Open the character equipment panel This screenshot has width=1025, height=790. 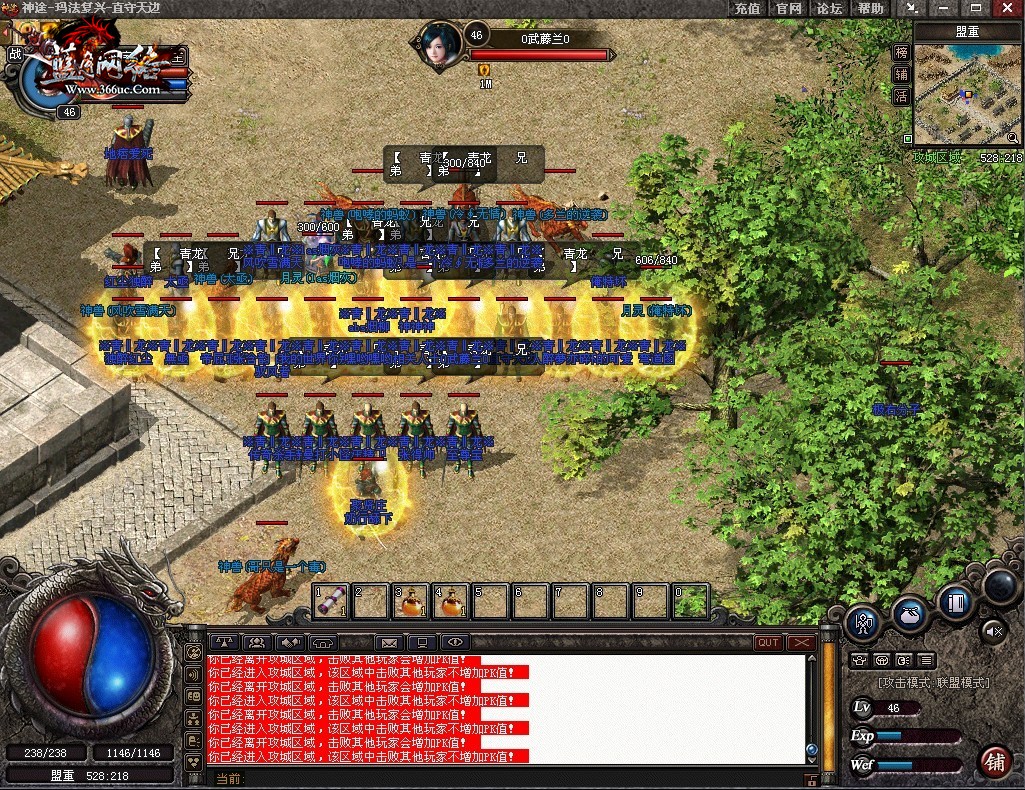coord(862,622)
